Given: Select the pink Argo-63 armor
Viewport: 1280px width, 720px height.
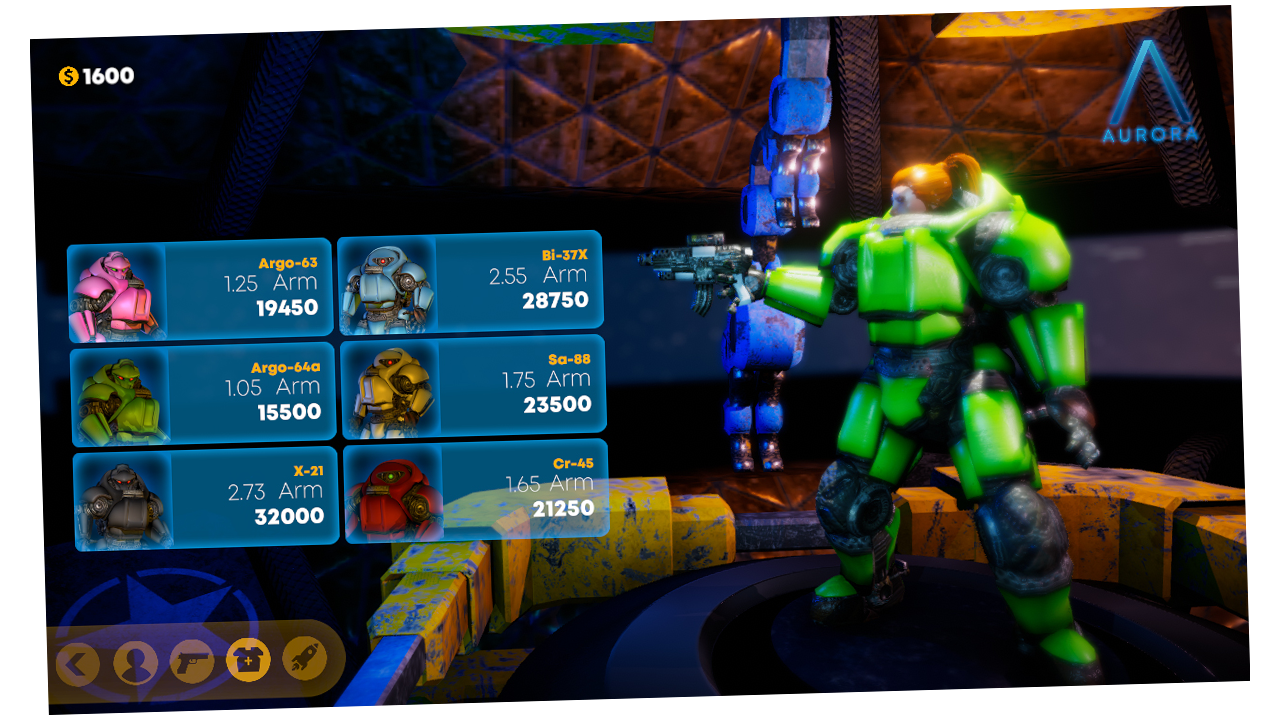Looking at the screenshot, I should tap(200, 290).
